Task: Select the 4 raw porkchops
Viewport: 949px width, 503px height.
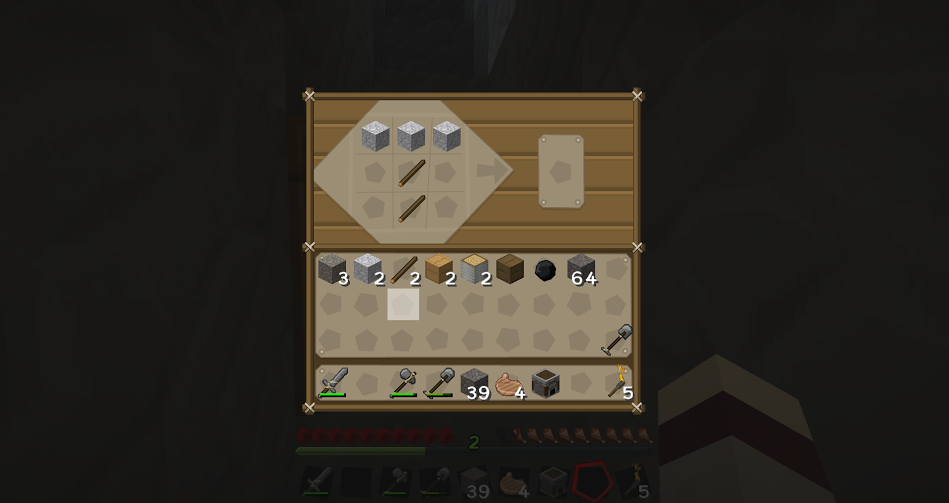Action: pos(510,384)
